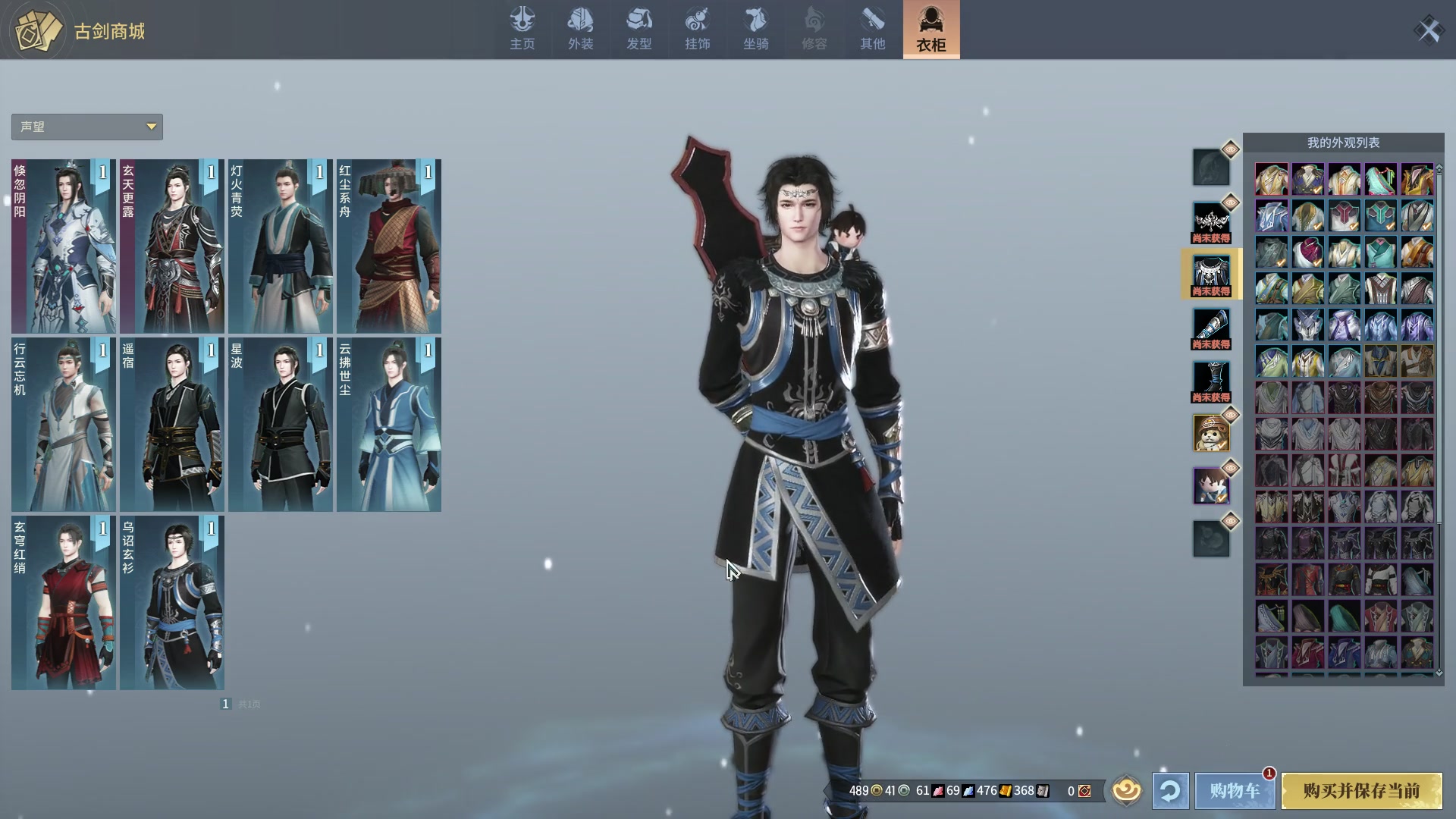1456x819 pixels.
Task: Toggle visibility eye on the companion slot
Action: coord(1230,468)
